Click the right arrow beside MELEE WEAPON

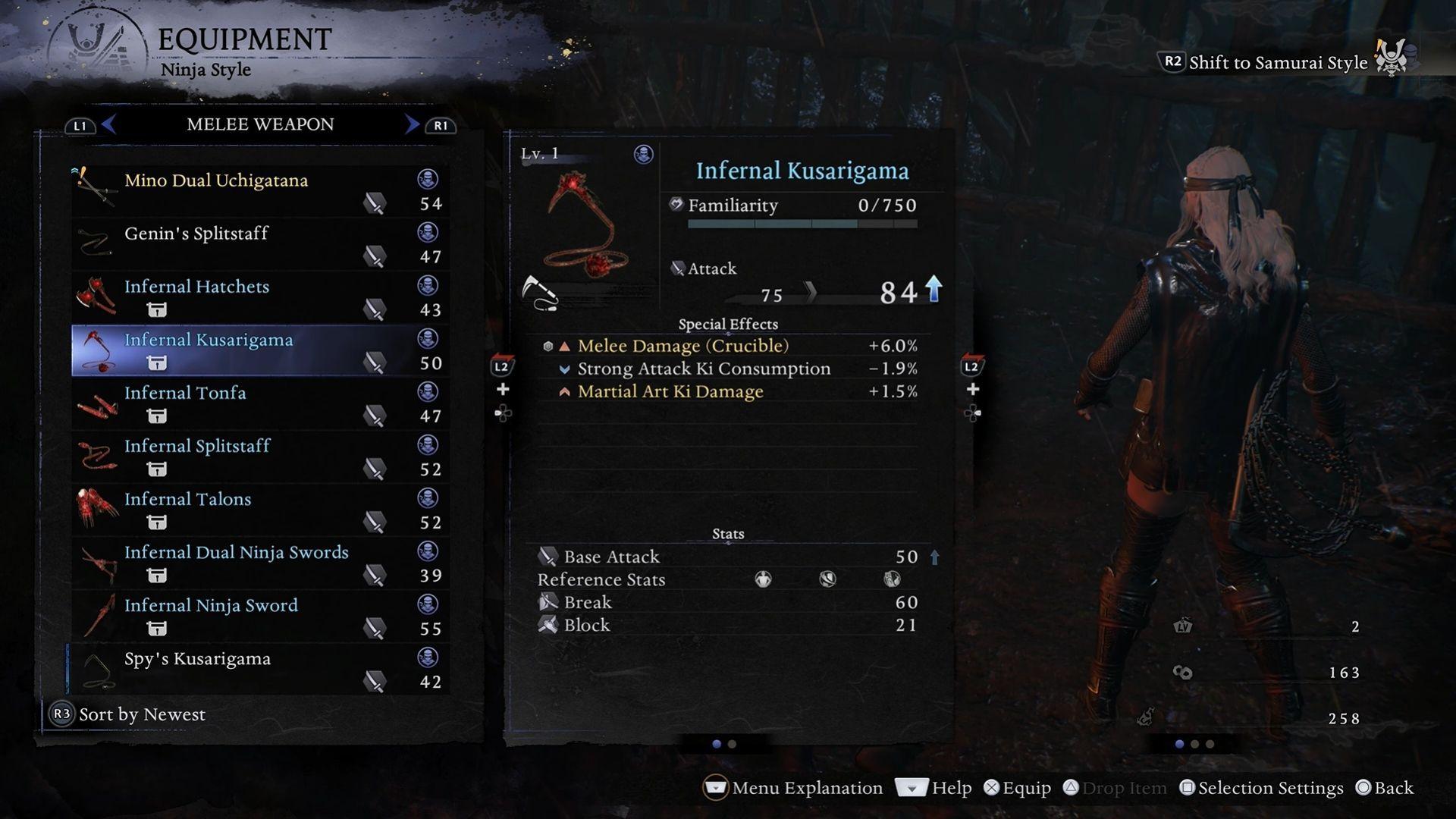click(x=412, y=124)
